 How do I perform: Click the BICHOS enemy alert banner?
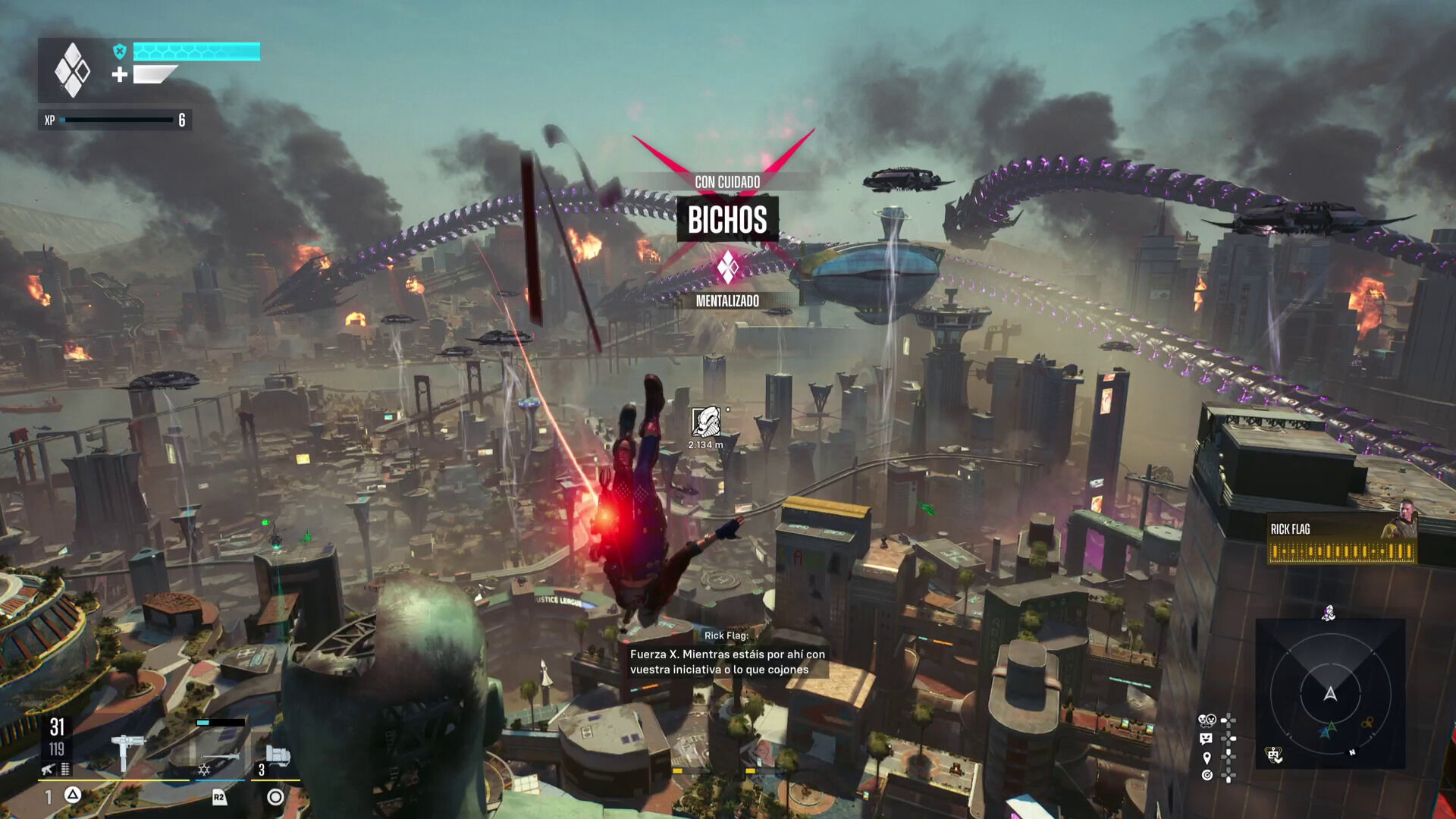click(727, 220)
